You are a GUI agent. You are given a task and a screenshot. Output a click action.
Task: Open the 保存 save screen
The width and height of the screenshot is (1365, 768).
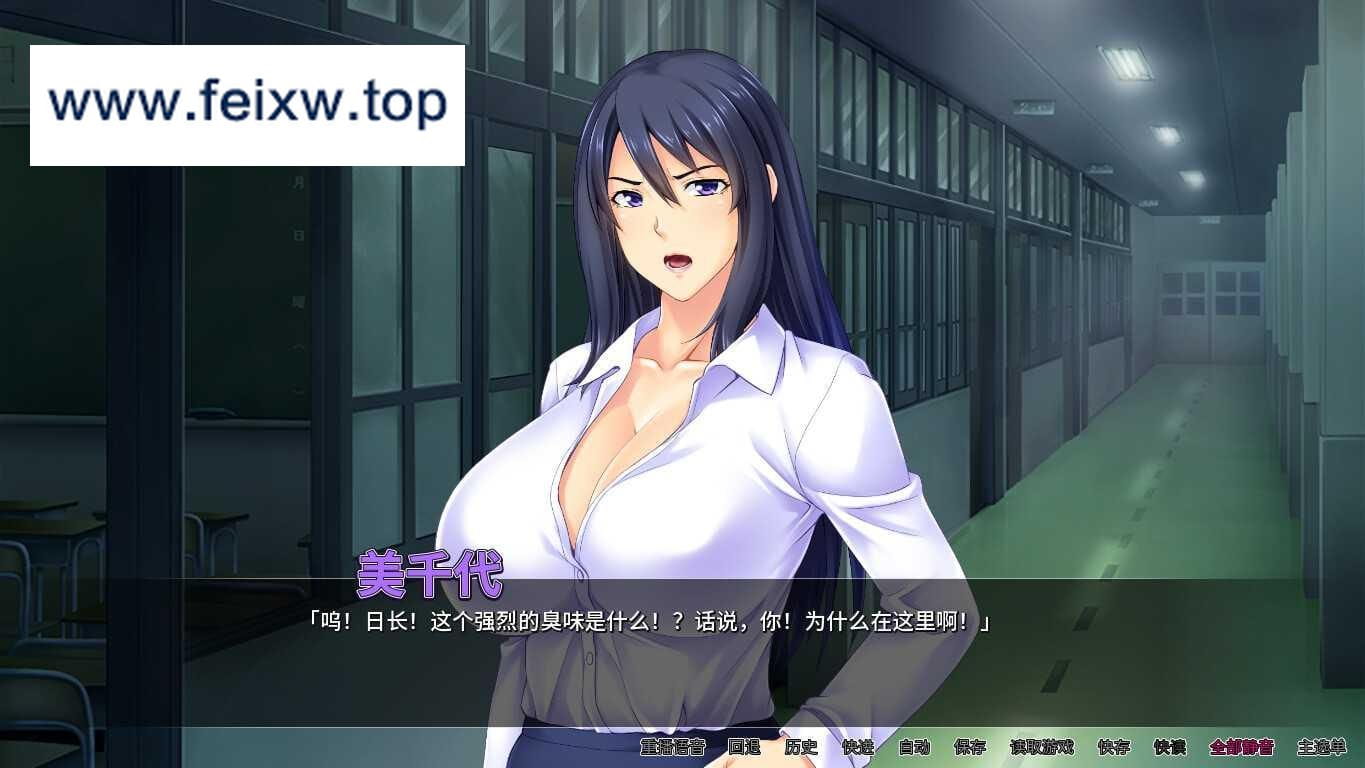click(970, 747)
